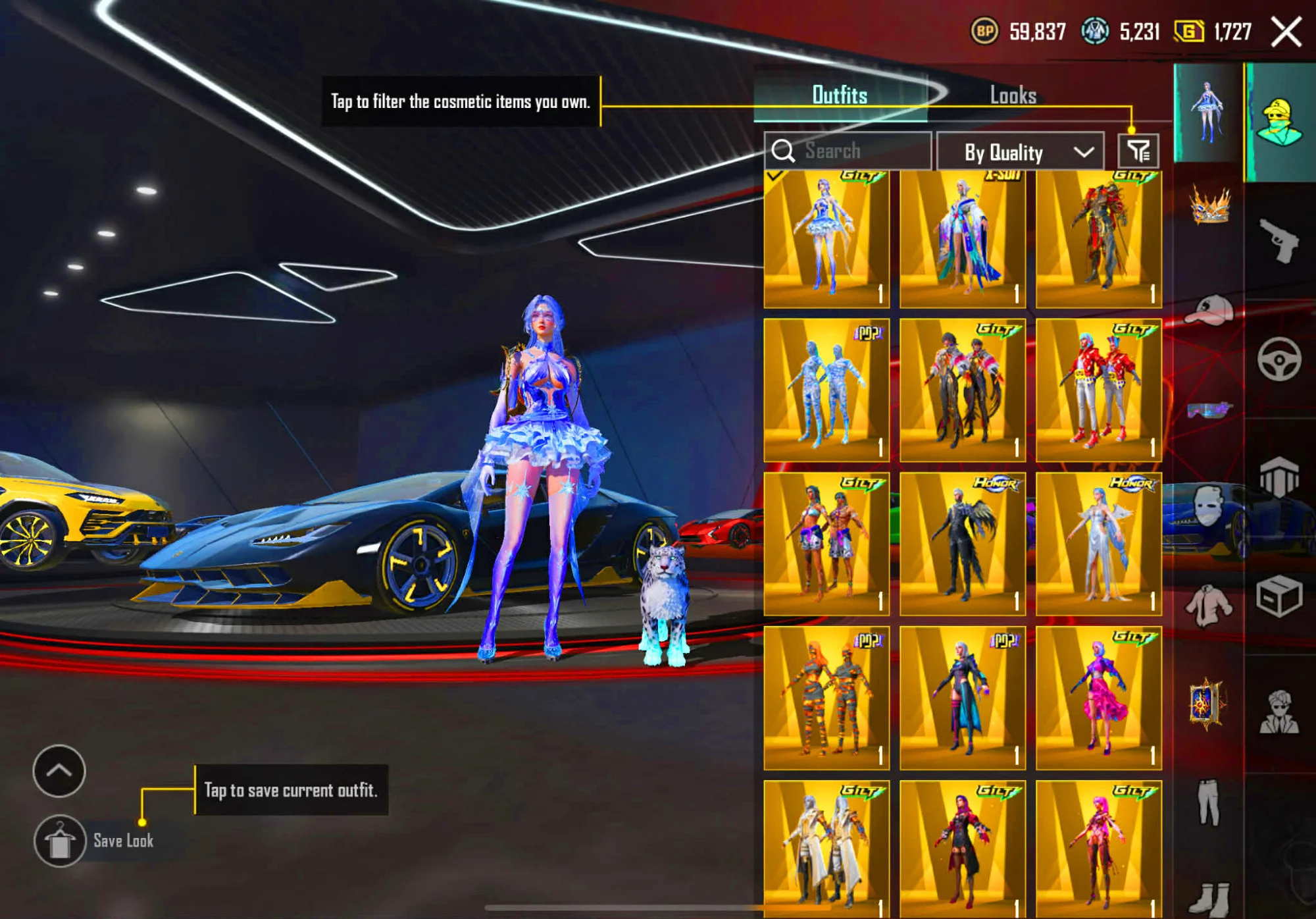The height and width of the screenshot is (919, 1316).
Task: Stay on the Outfits tab
Action: (841, 95)
